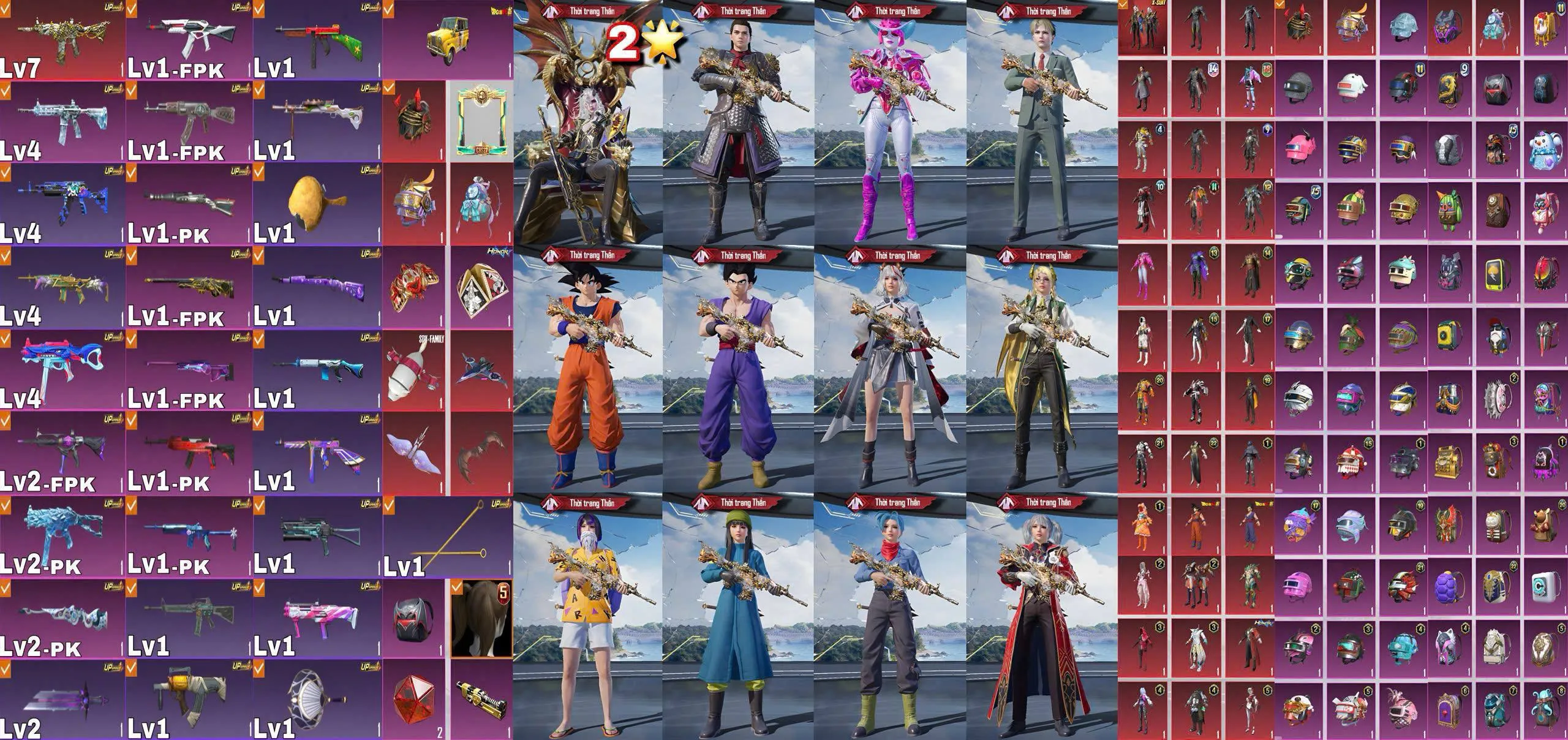The image size is (1568, 740).
Task: Choose the brown bat wings slot
Action: tap(481, 455)
